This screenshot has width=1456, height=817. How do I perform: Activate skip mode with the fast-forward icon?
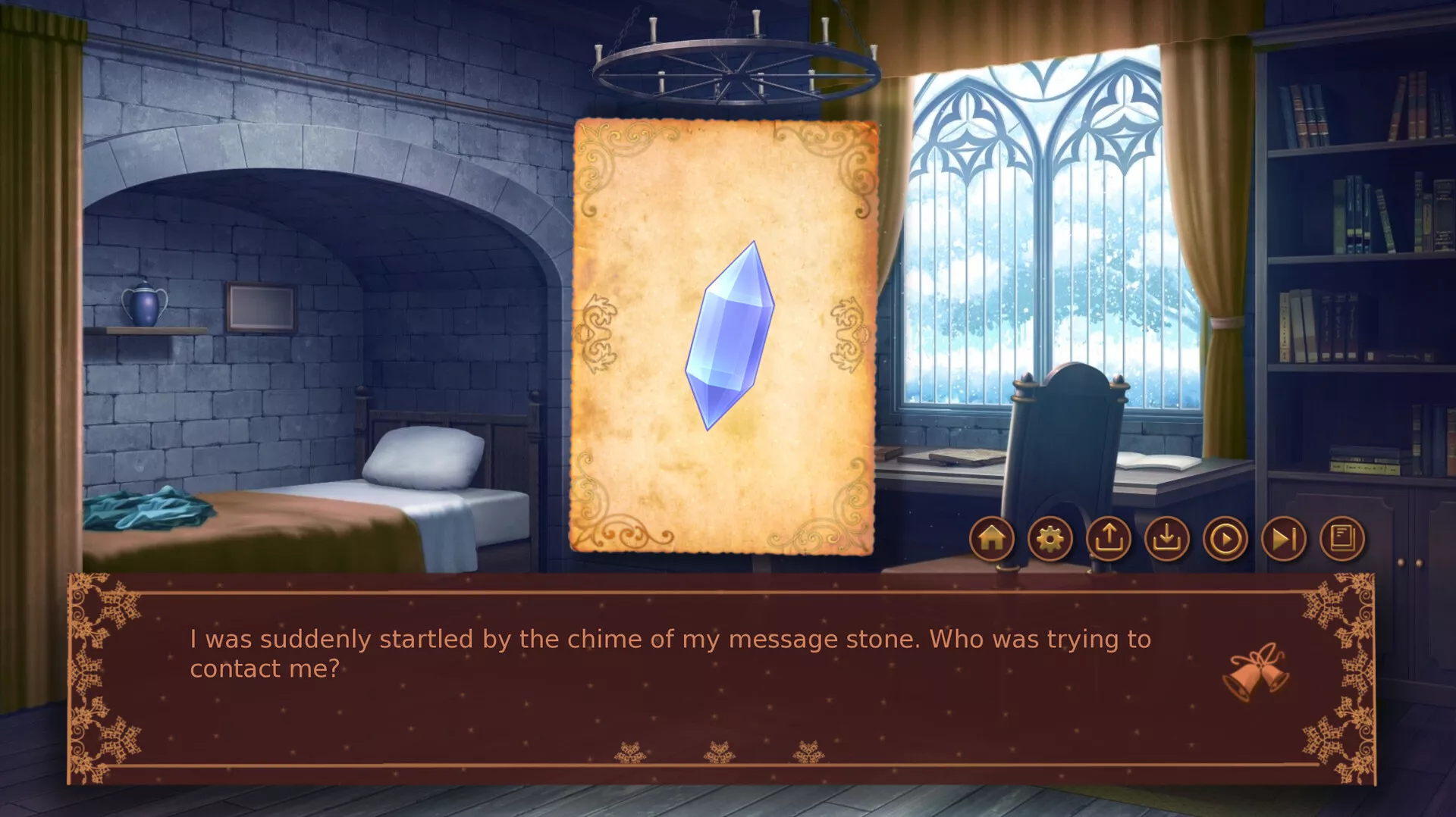coord(1283,539)
